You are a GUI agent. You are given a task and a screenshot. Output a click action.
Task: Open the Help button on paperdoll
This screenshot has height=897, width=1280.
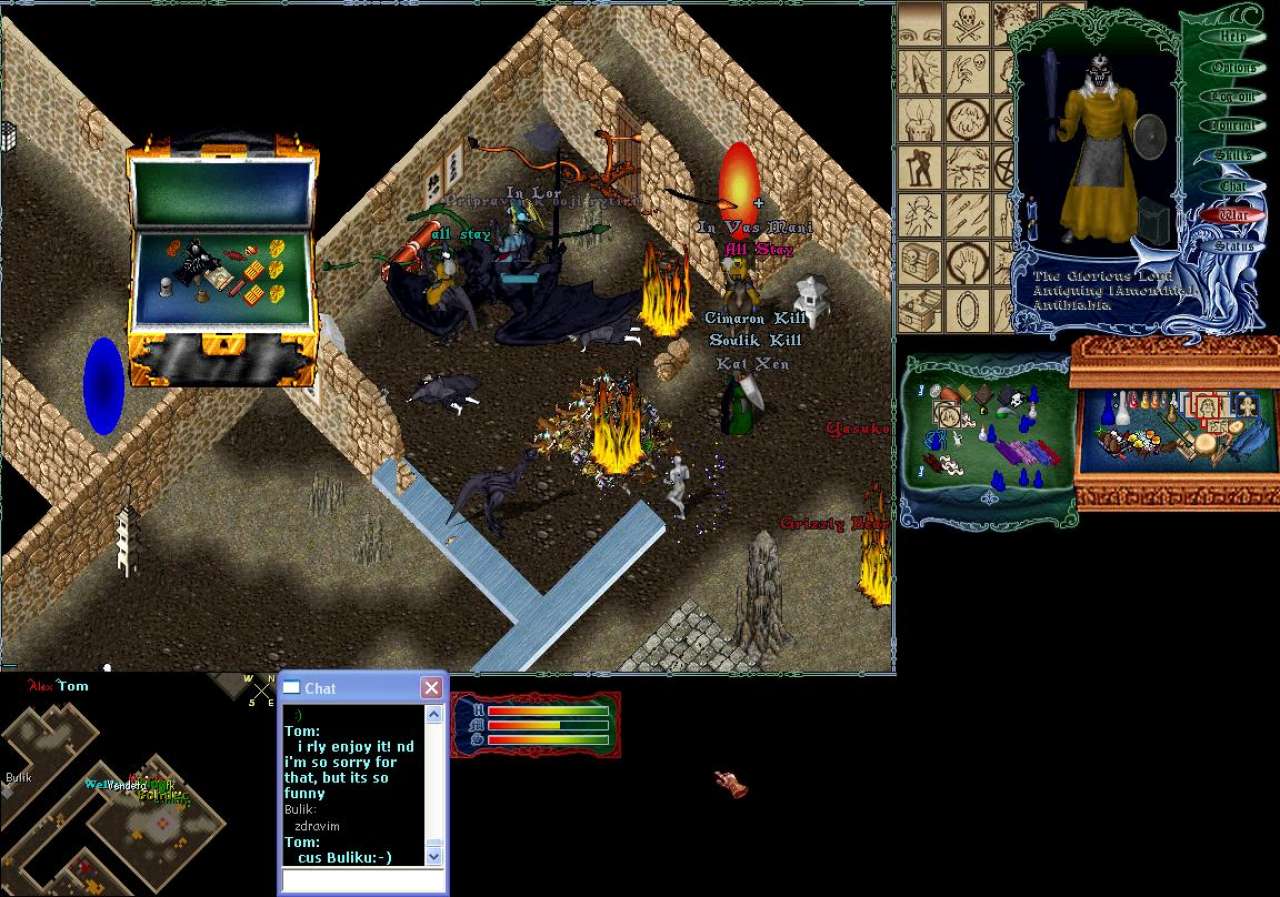coord(1234,37)
